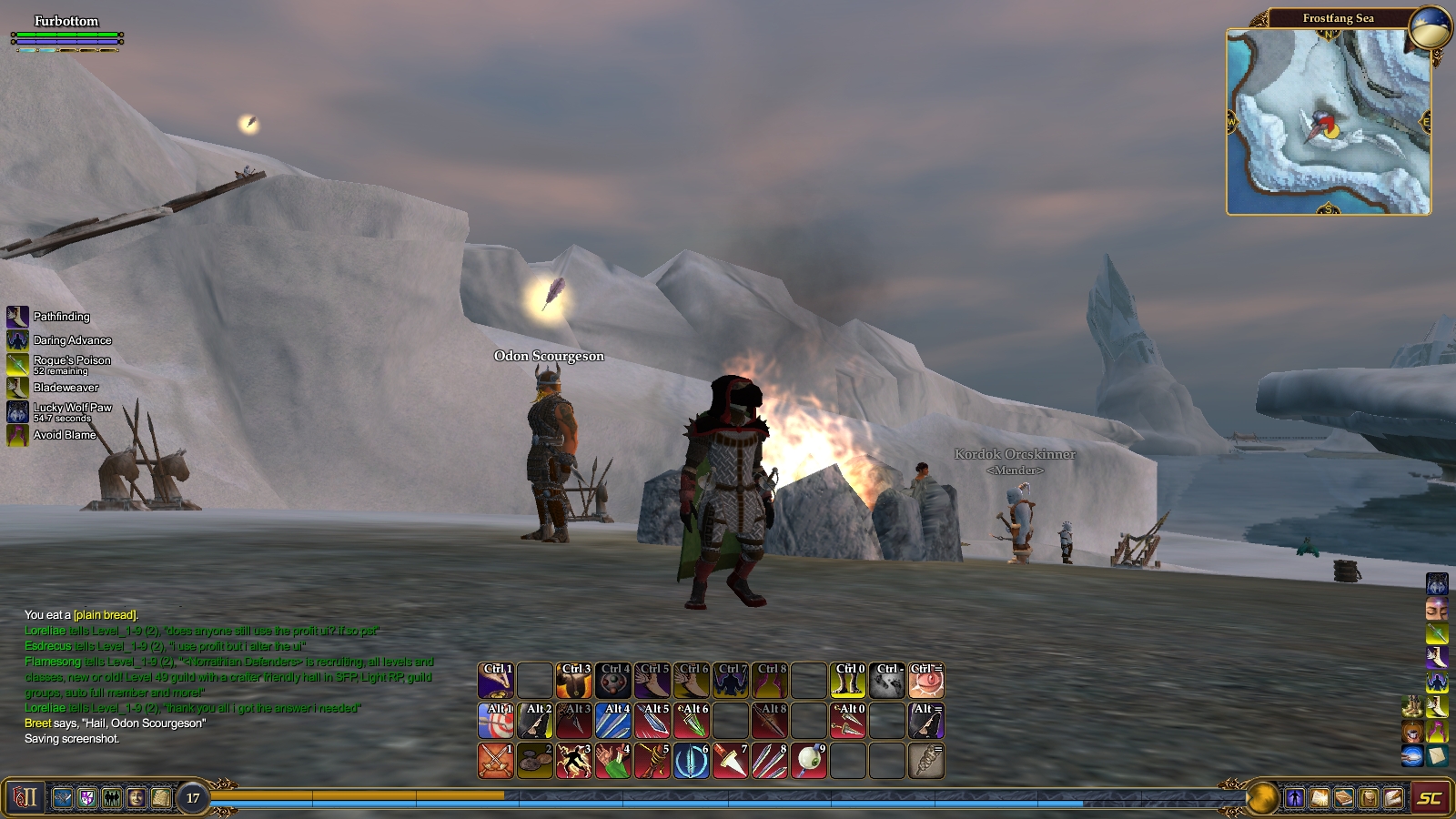Trigger the eyeball ability in hotbar slot 9
Image resolution: width=1456 pixels, height=819 pixels.
[810, 760]
